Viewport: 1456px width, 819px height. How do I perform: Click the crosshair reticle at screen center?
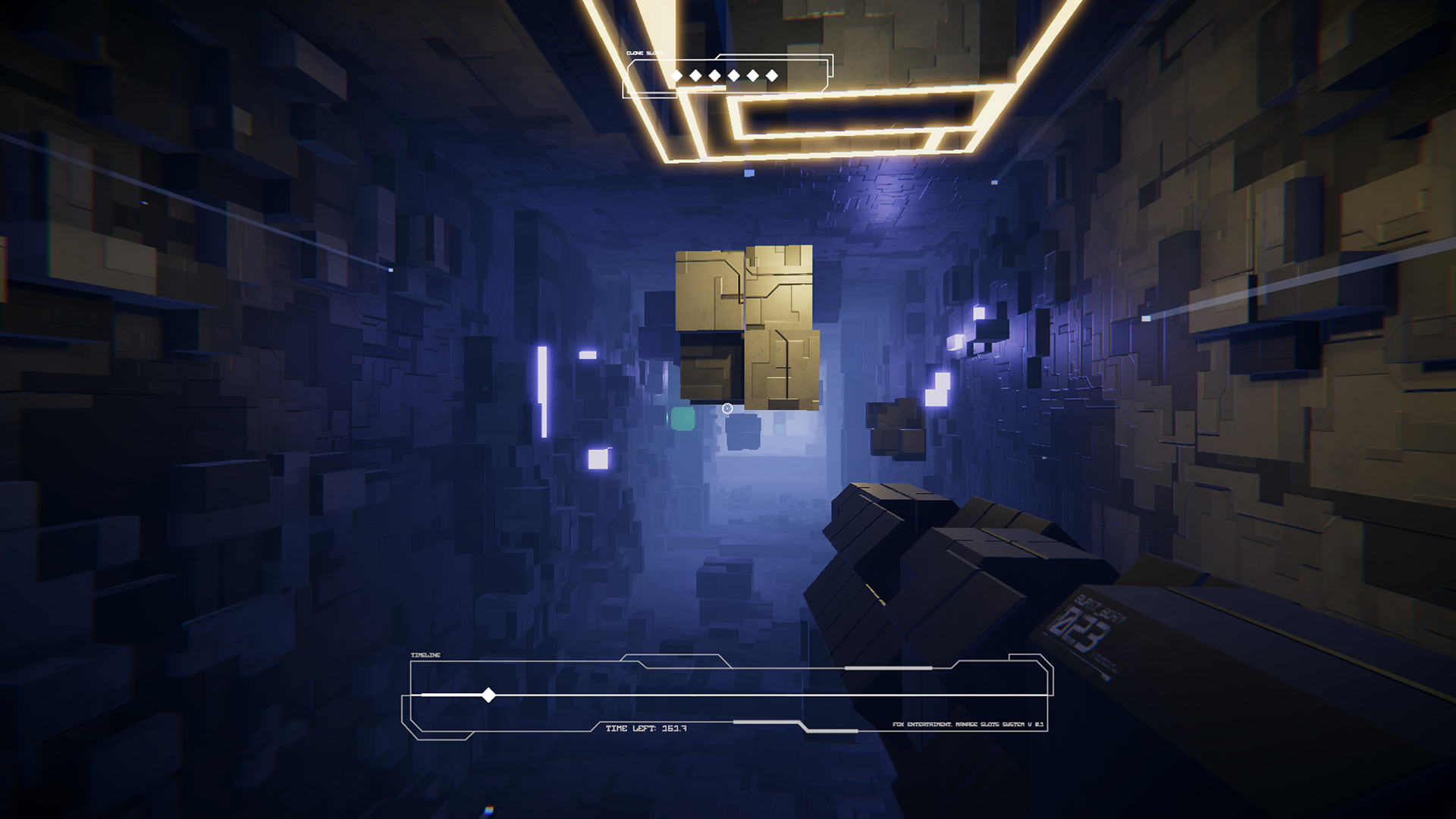coord(728,407)
